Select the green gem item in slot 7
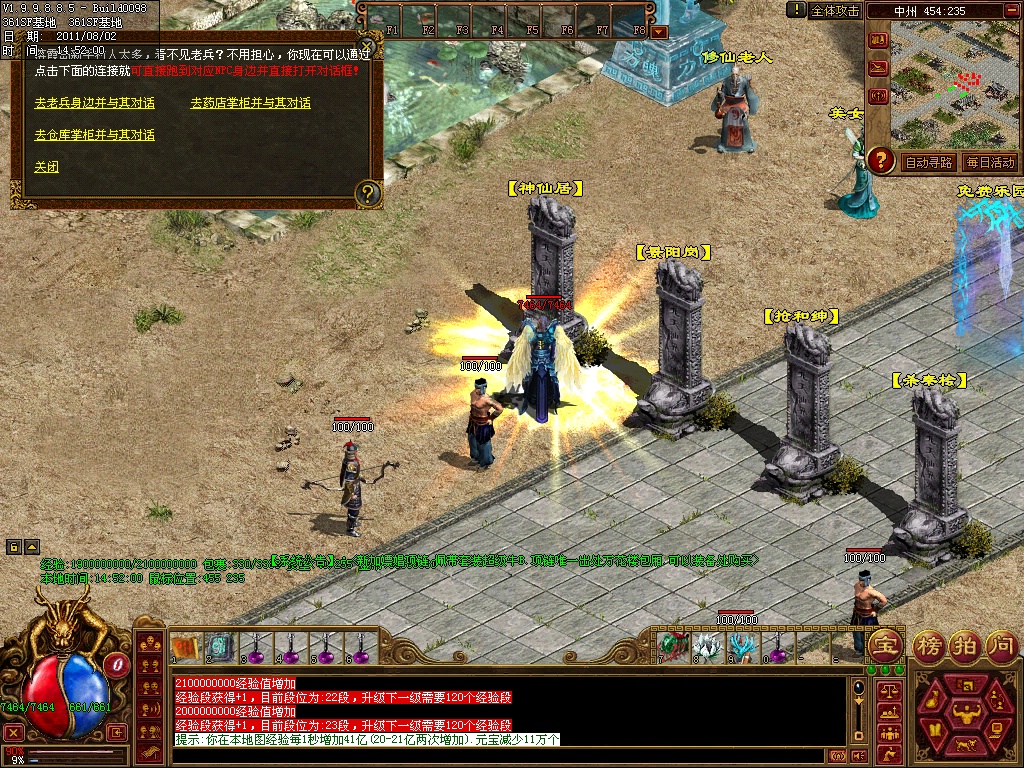This screenshot has height=768, width=1024. (673, 648)
